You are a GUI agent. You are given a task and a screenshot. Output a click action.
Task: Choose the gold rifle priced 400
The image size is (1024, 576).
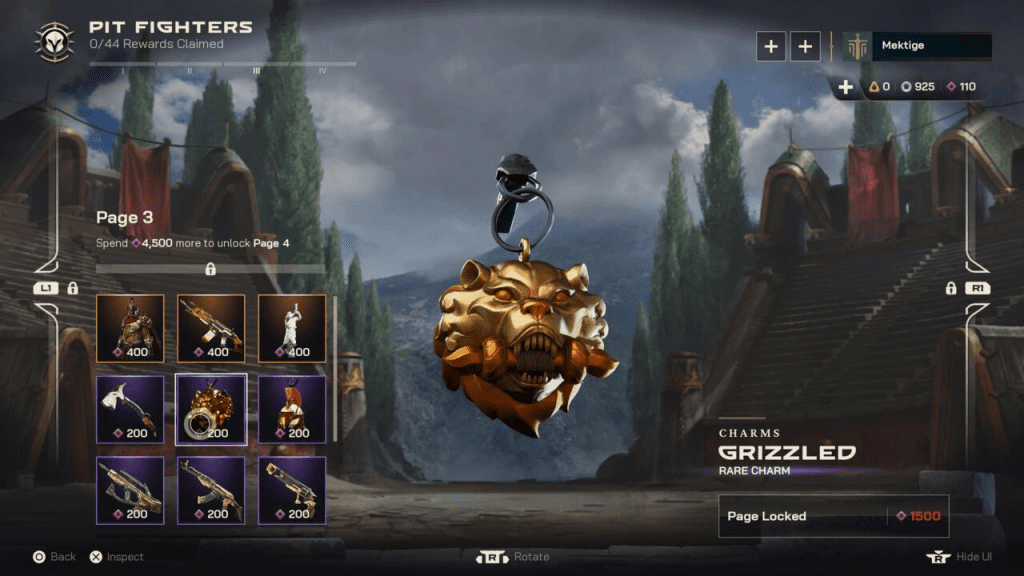pos(211,327)
